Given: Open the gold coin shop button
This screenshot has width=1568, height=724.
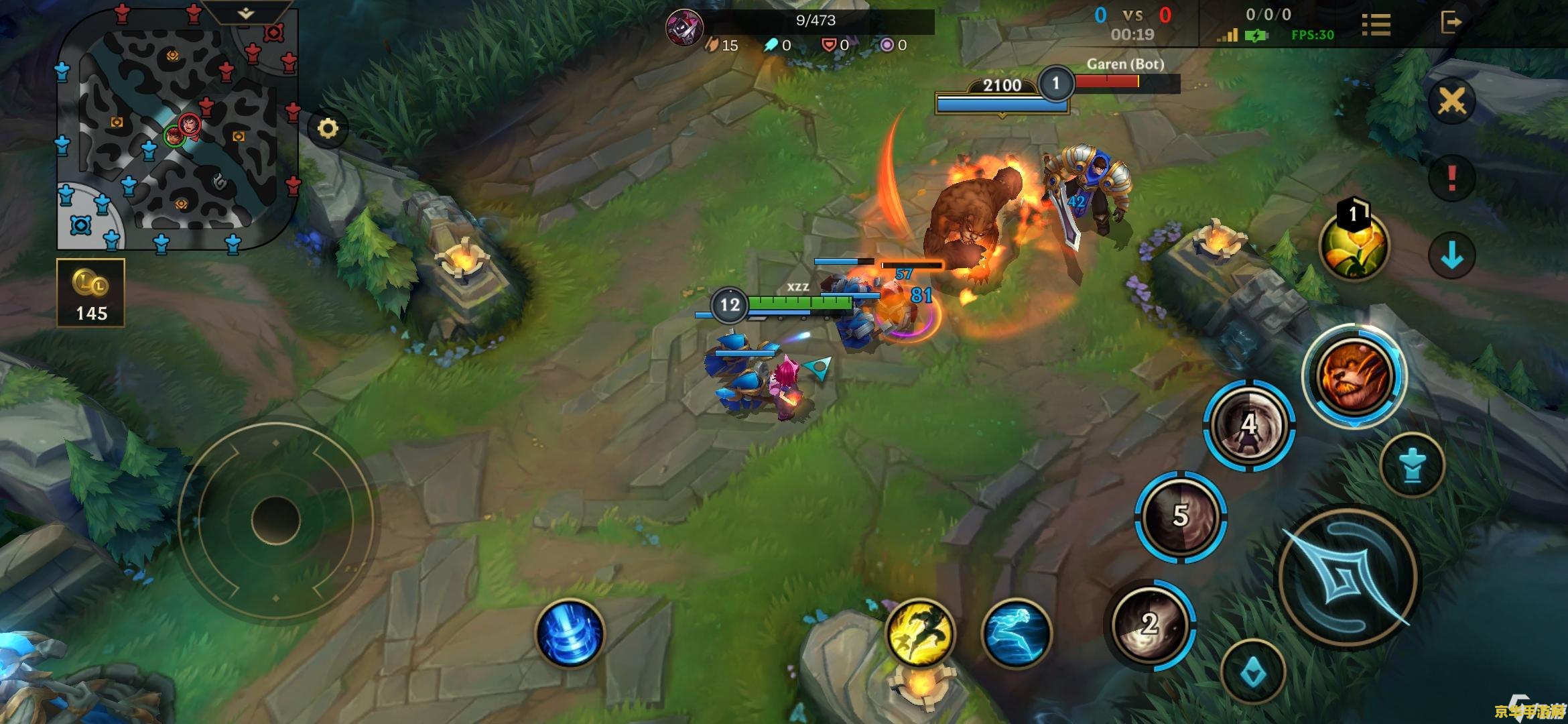Looking at the screenshot, I should pos(90,293).
